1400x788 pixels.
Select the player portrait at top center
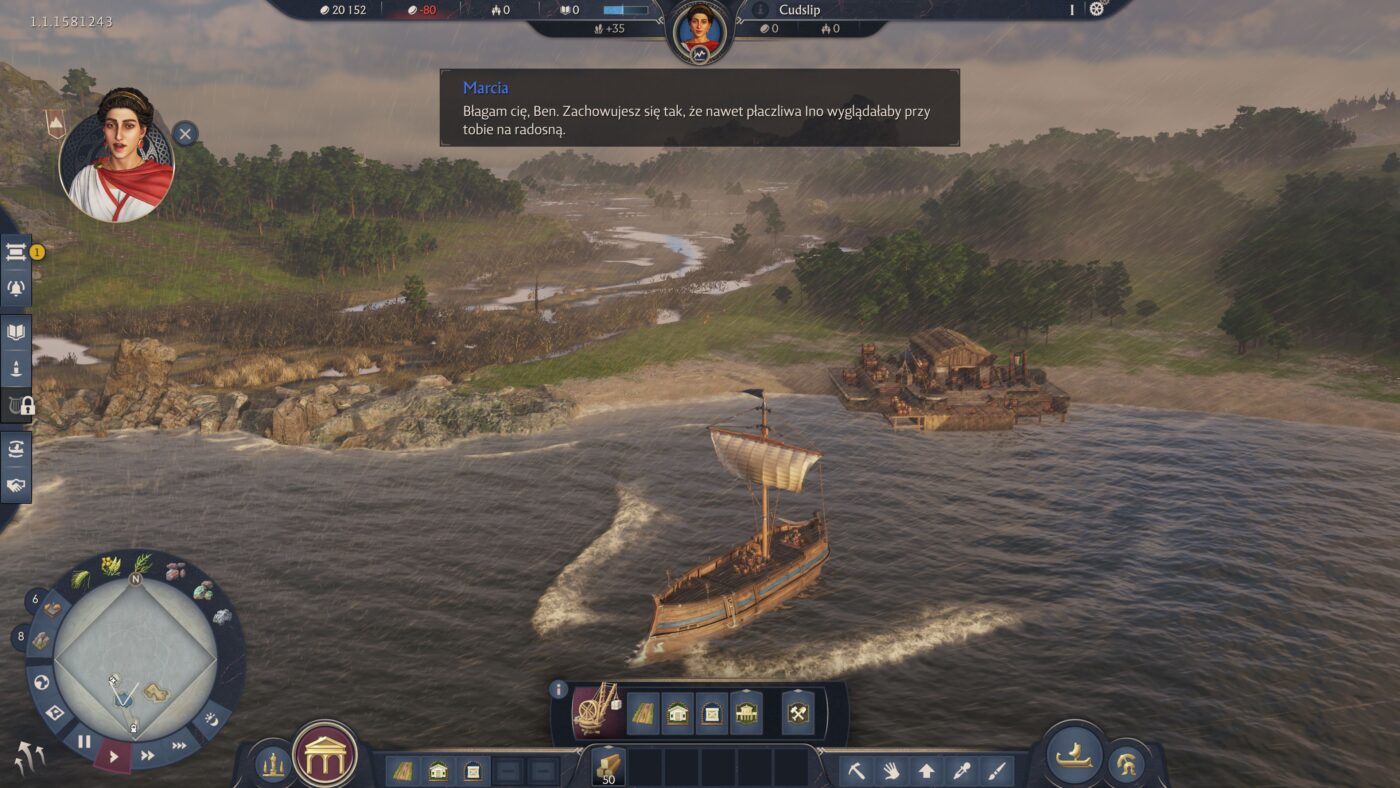click(699, 30)
